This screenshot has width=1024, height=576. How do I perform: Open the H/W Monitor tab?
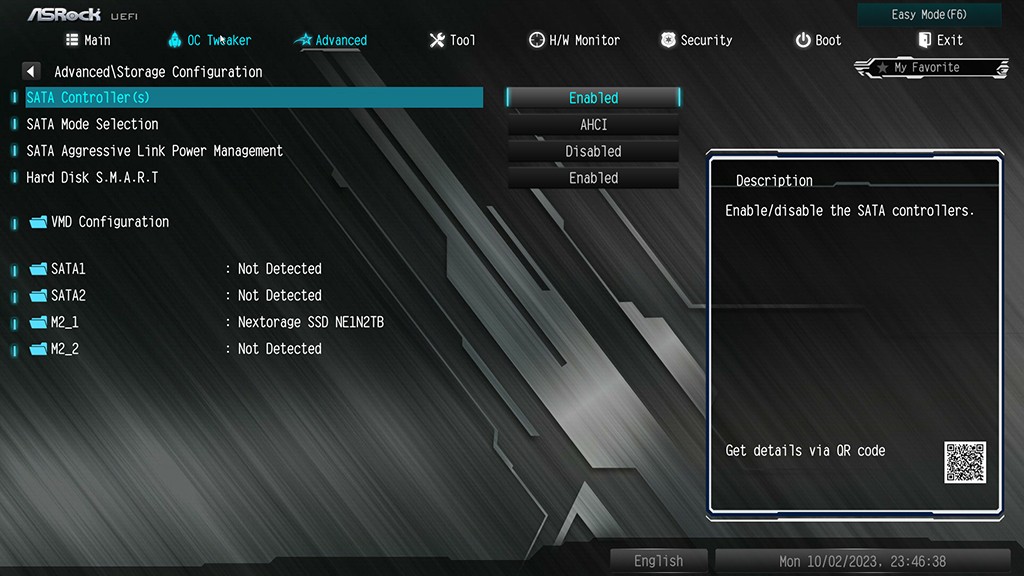(x=574, y=40)
